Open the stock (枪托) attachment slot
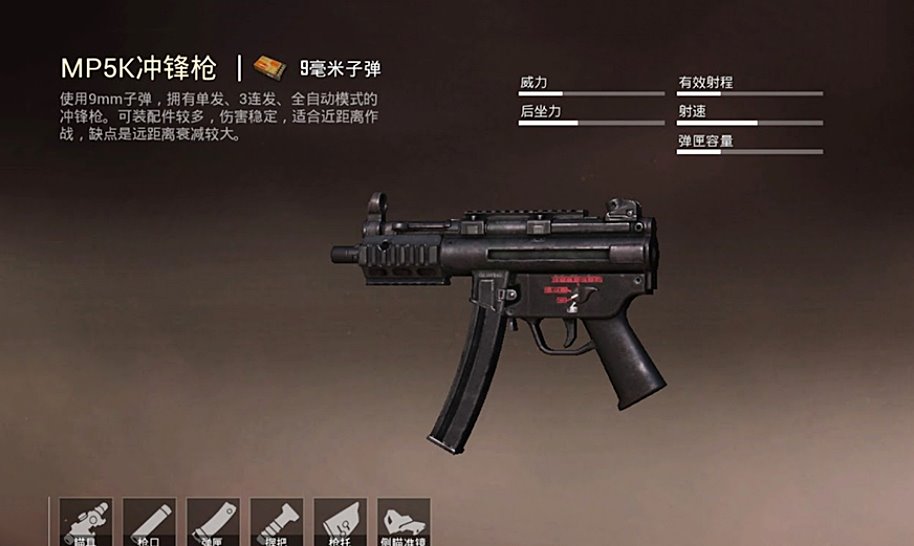The image size is (914, 546). pyautogui.click(x=341, y=522)
